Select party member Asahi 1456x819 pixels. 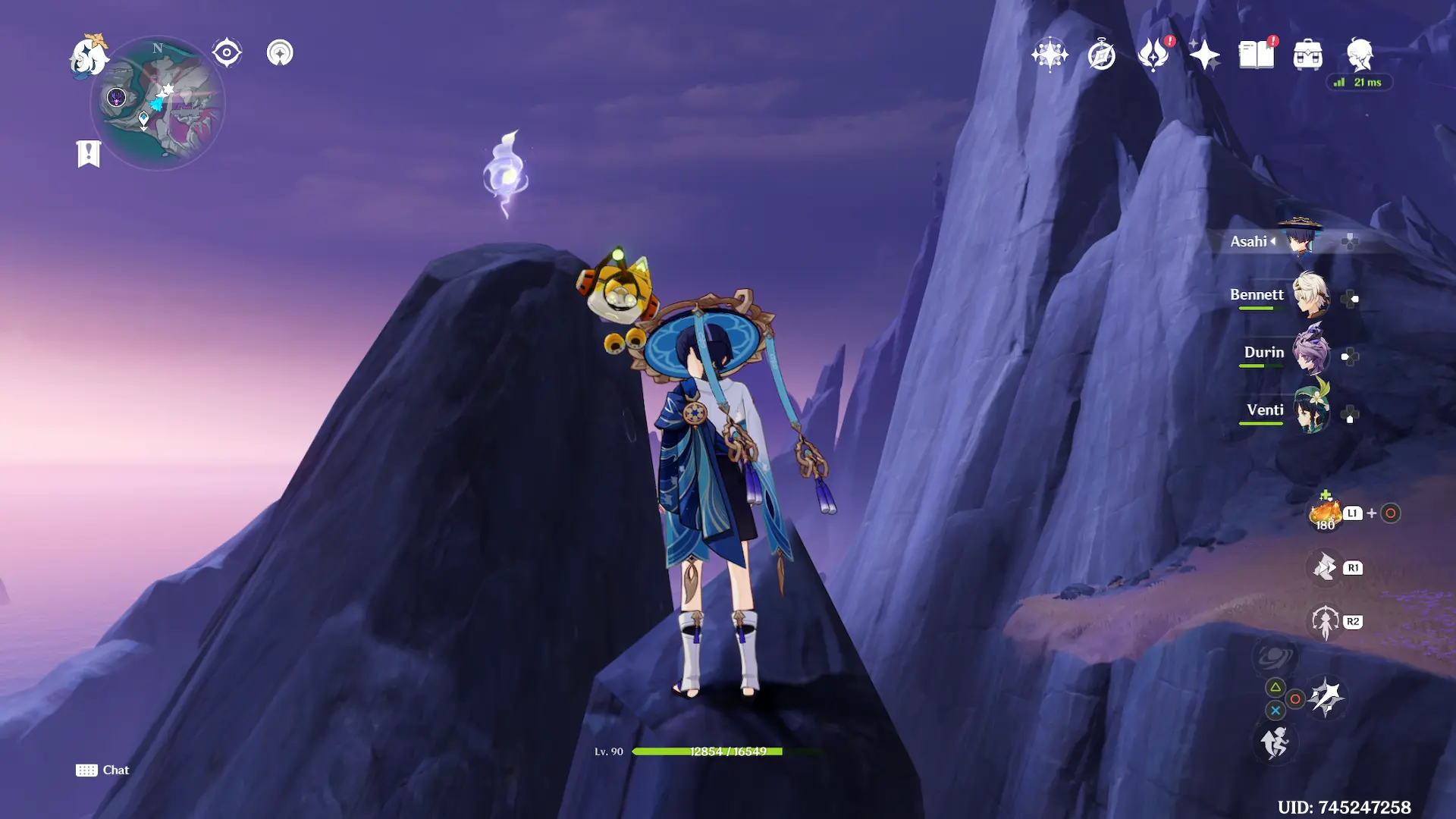(1300, 240)
